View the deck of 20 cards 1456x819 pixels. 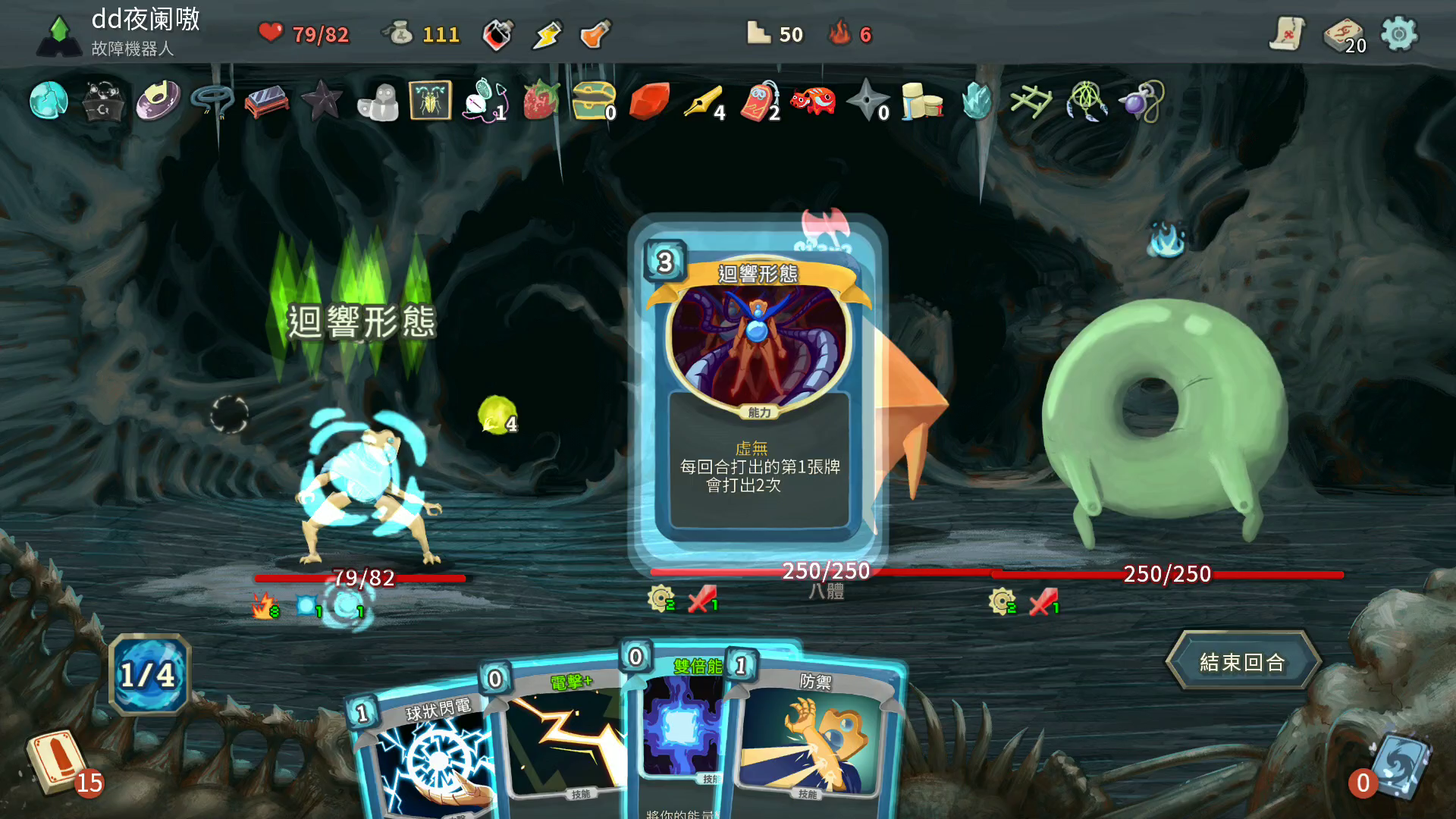click(x=1343, y=36)
